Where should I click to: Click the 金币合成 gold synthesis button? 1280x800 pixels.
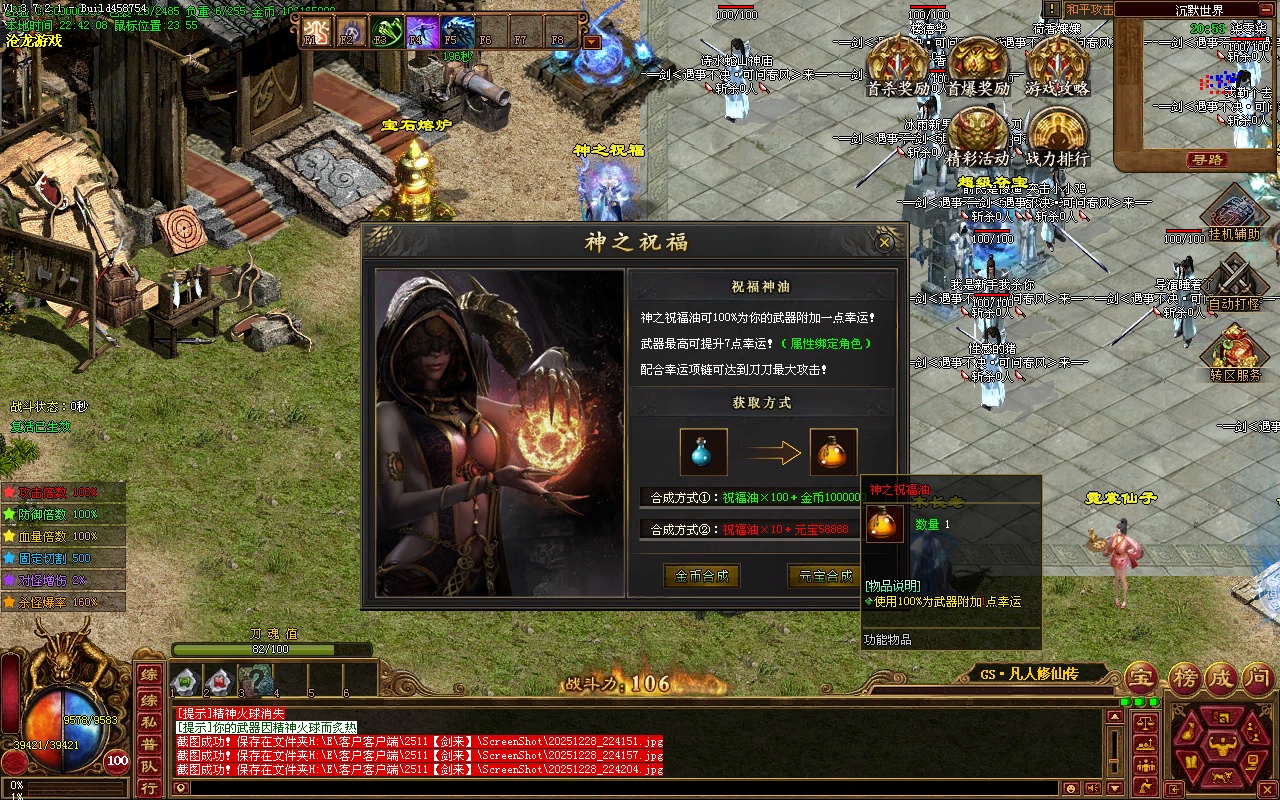[x=702, y=576]
